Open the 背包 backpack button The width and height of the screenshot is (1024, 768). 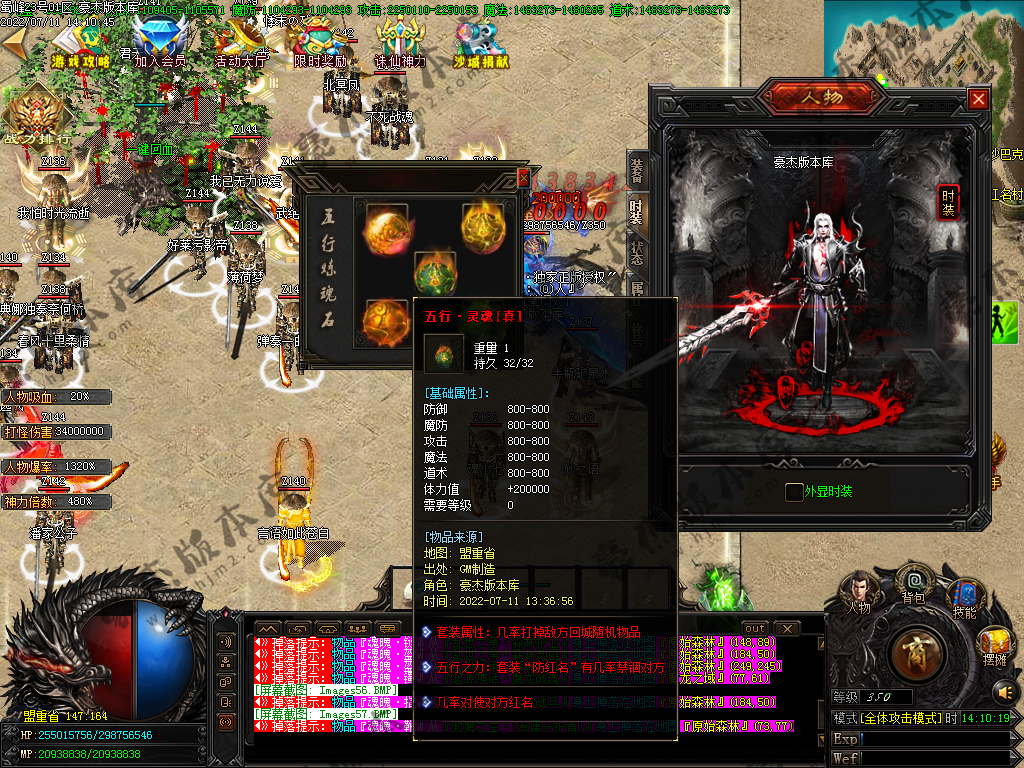913,582
